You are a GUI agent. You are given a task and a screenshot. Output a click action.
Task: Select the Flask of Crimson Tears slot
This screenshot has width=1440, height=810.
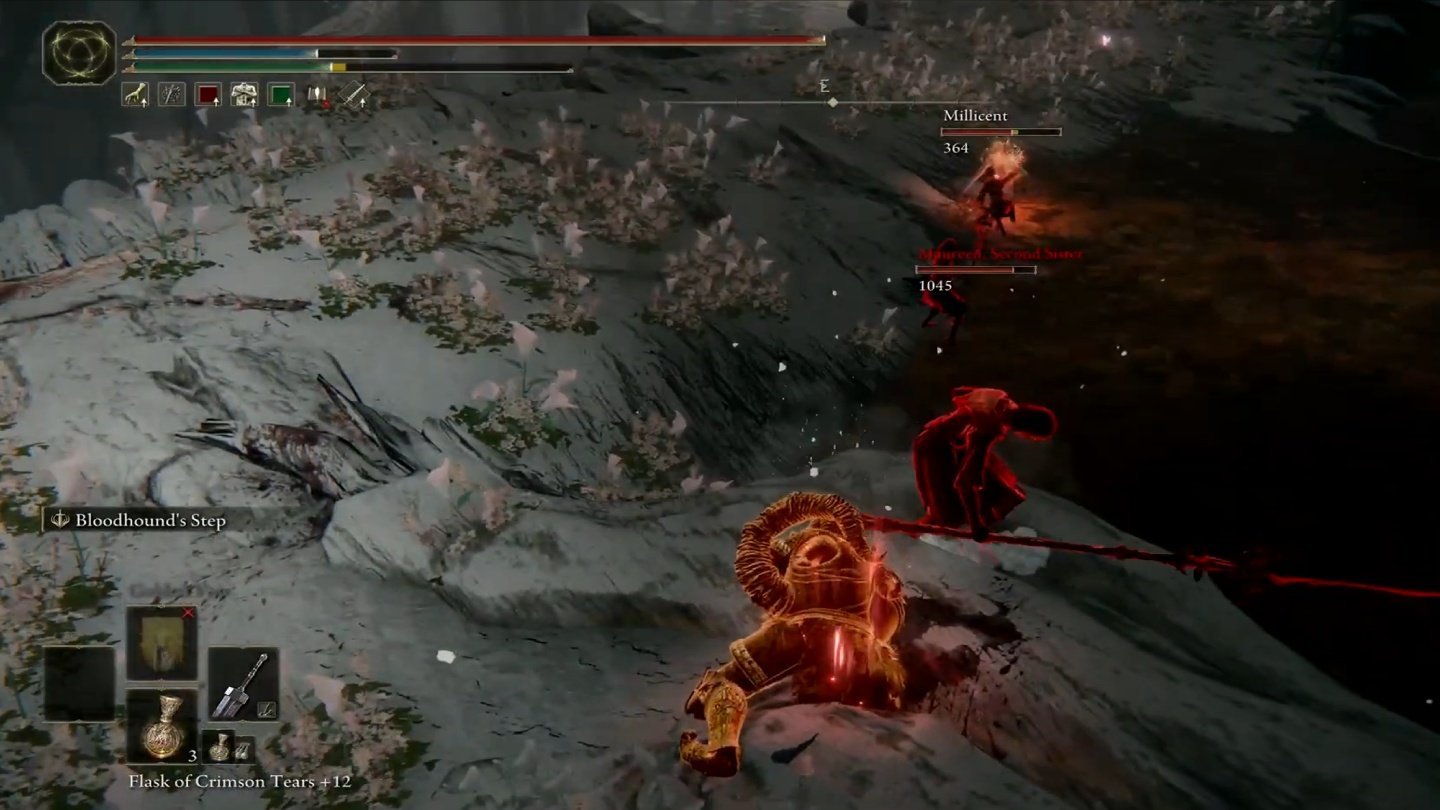tap(162, 727)
